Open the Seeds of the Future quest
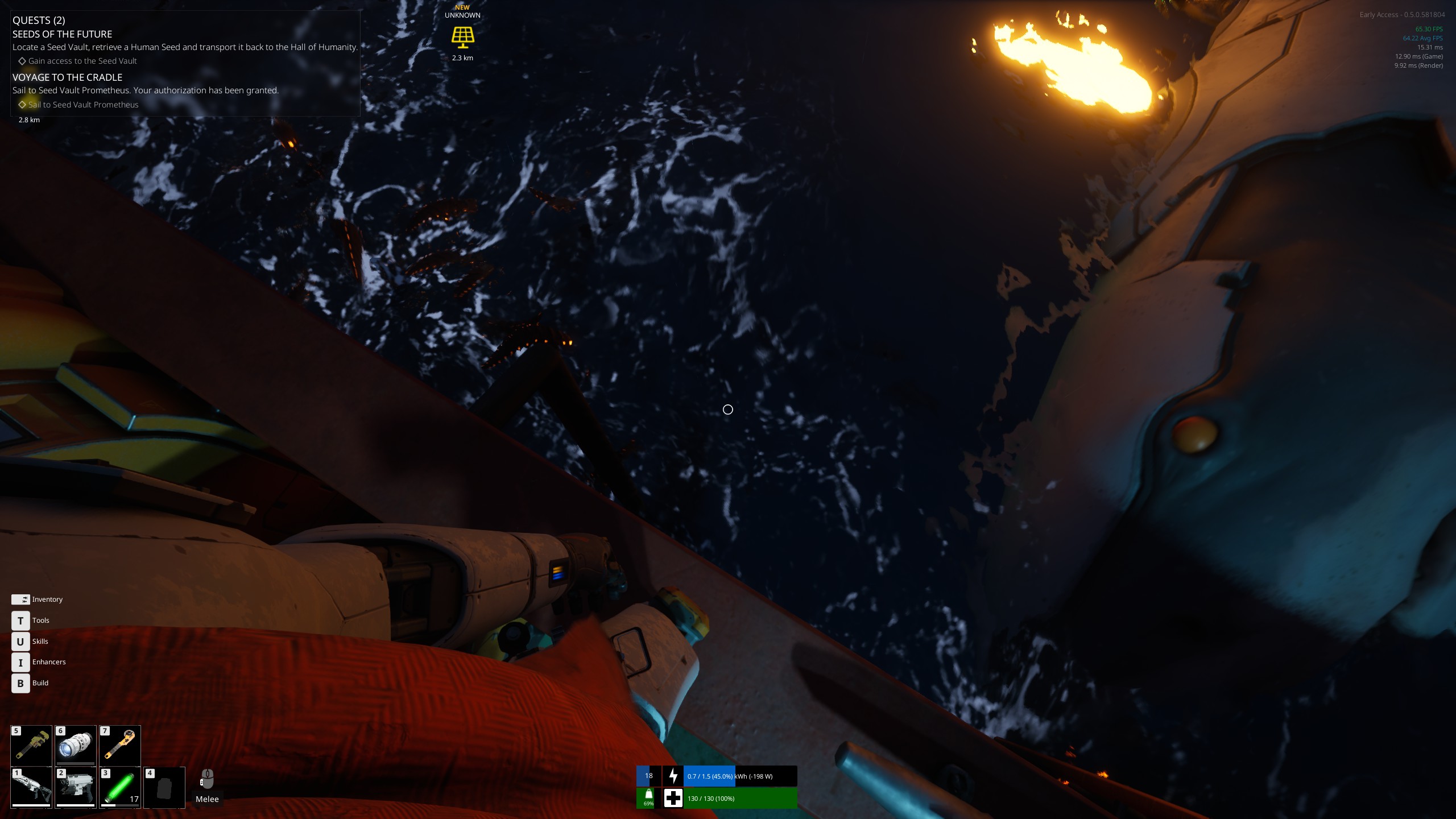 point(63,34)
